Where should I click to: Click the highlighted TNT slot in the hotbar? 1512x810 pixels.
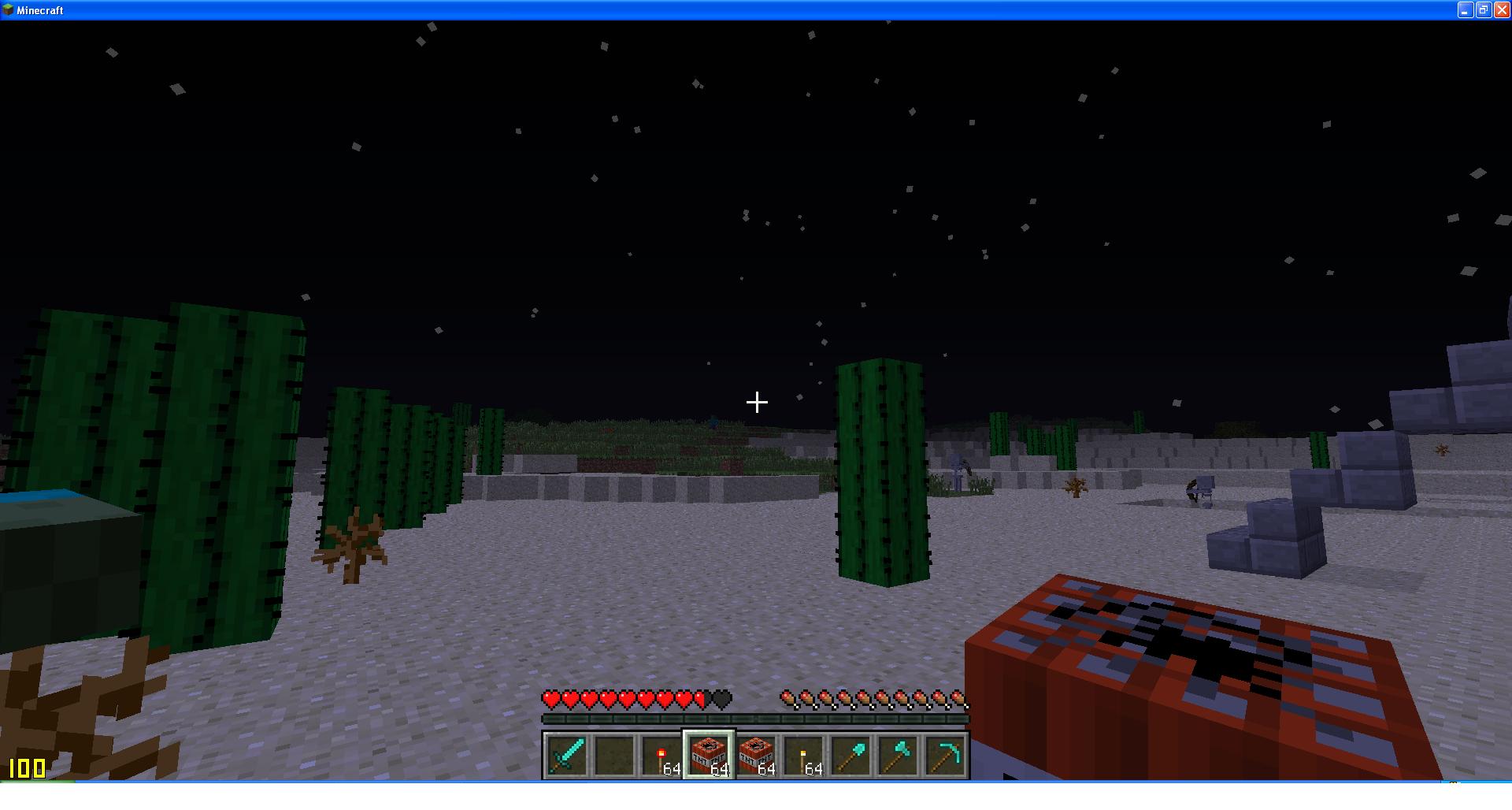709,755
